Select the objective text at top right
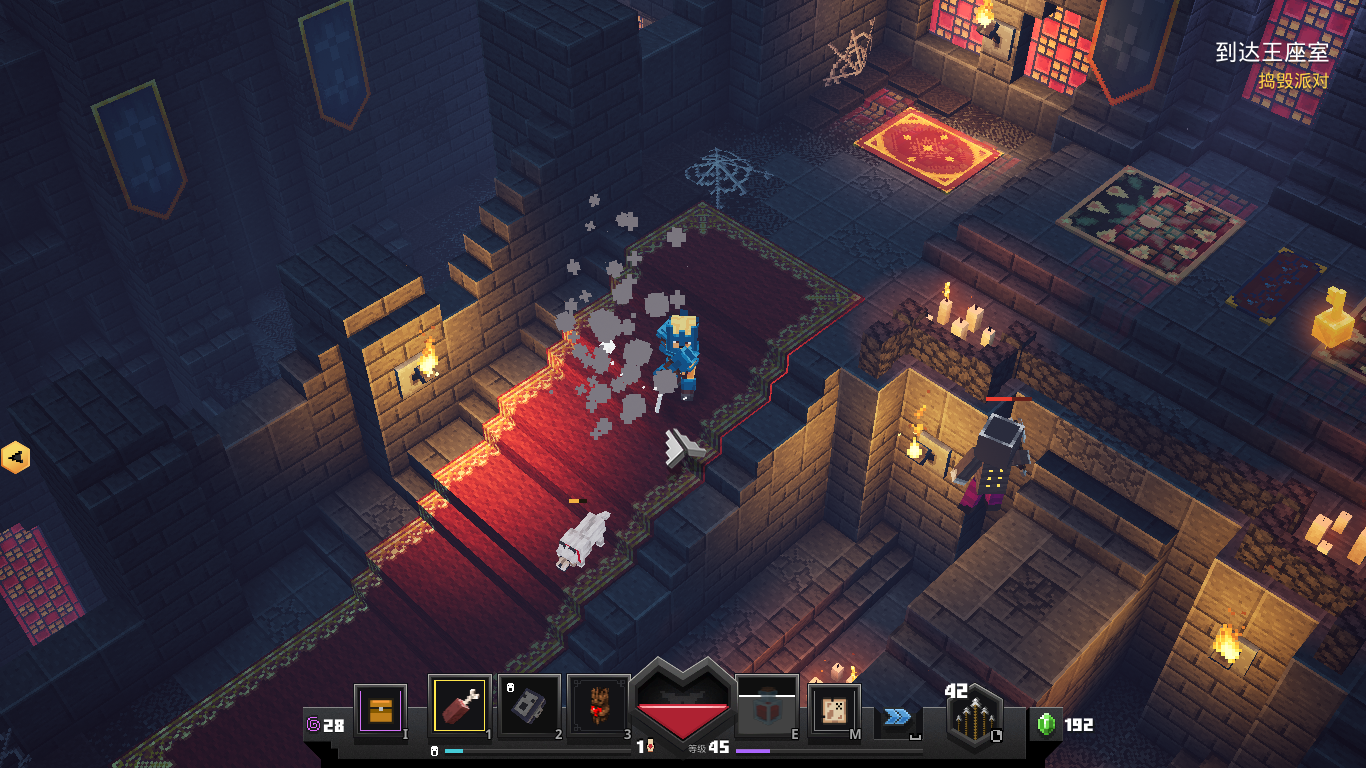Screen dimensions: 1366x768 (1271, 53)
